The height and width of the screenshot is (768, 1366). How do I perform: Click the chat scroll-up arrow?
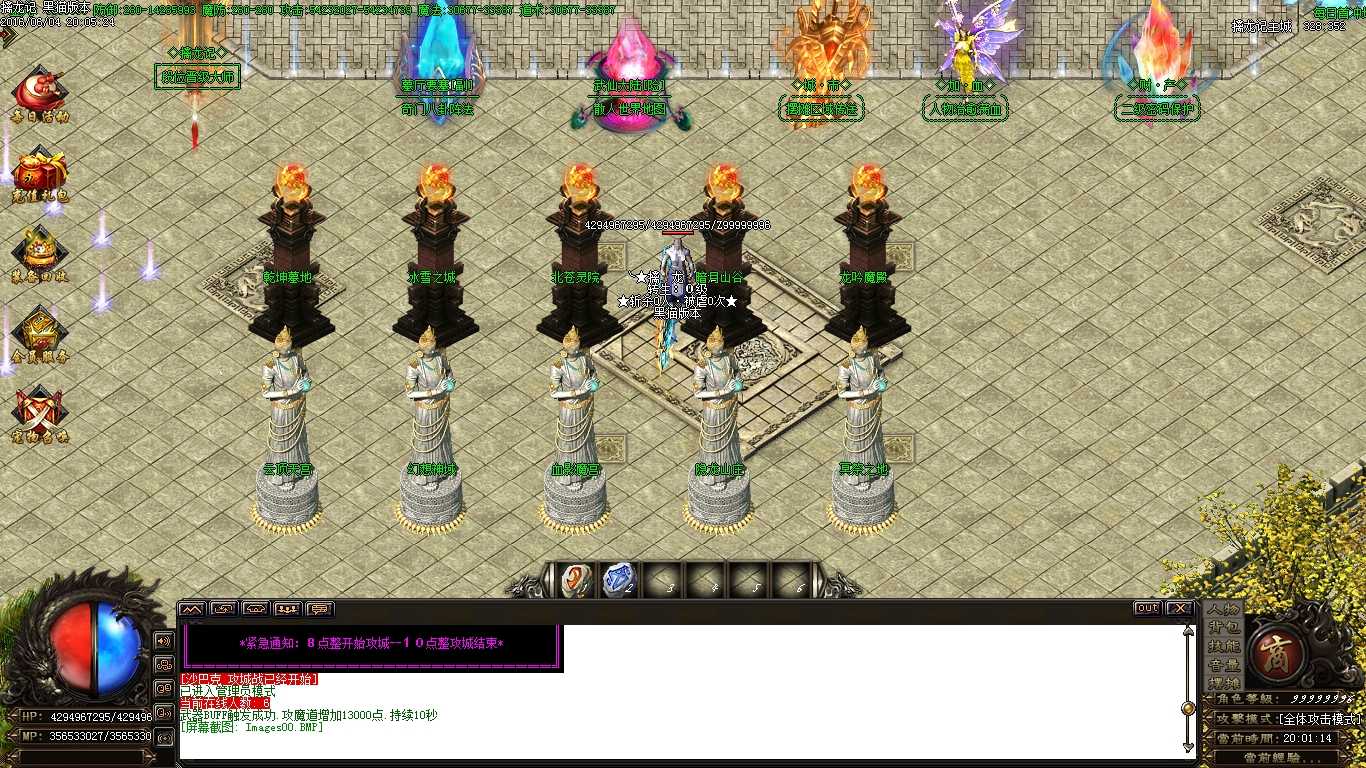[1188, 631]
